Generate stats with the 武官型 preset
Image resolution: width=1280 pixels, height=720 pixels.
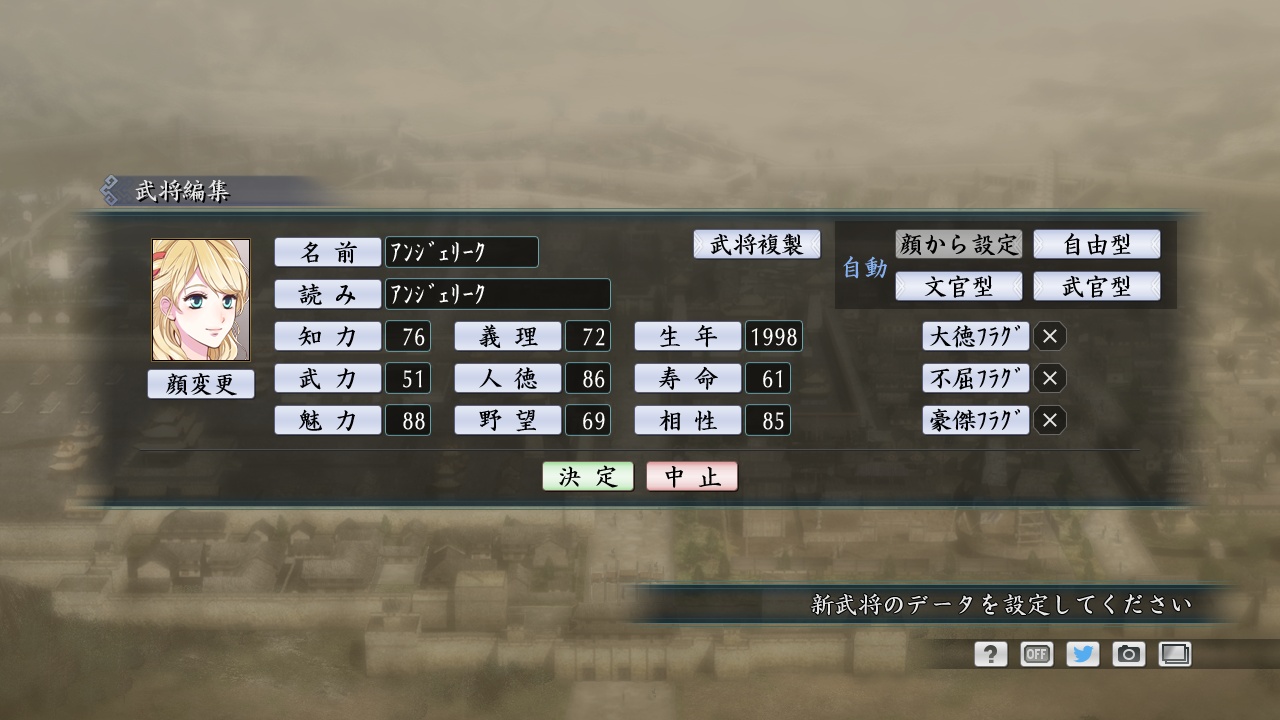coord(1099,286)
